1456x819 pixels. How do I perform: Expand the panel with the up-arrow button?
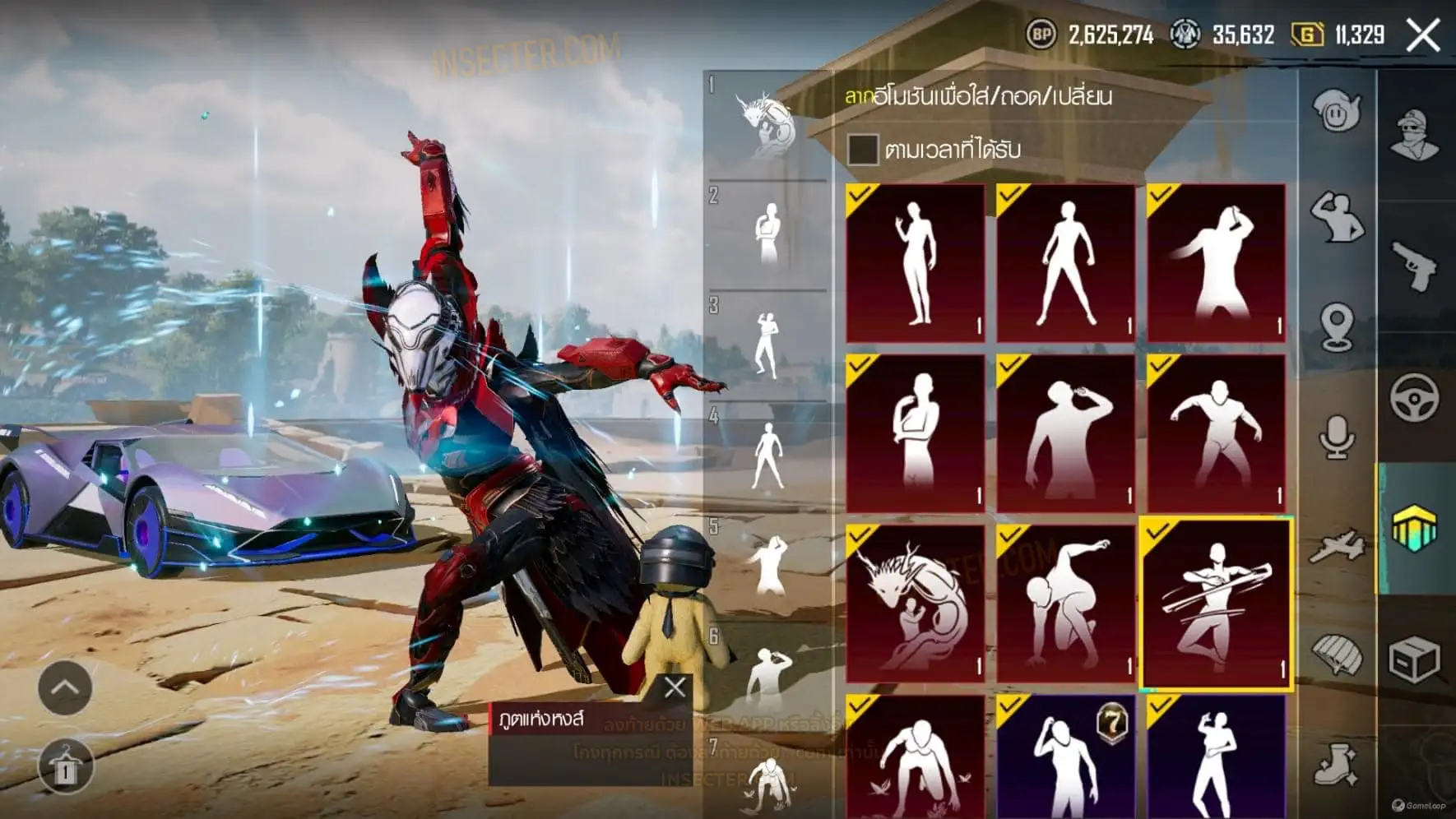tap(65, 687)
